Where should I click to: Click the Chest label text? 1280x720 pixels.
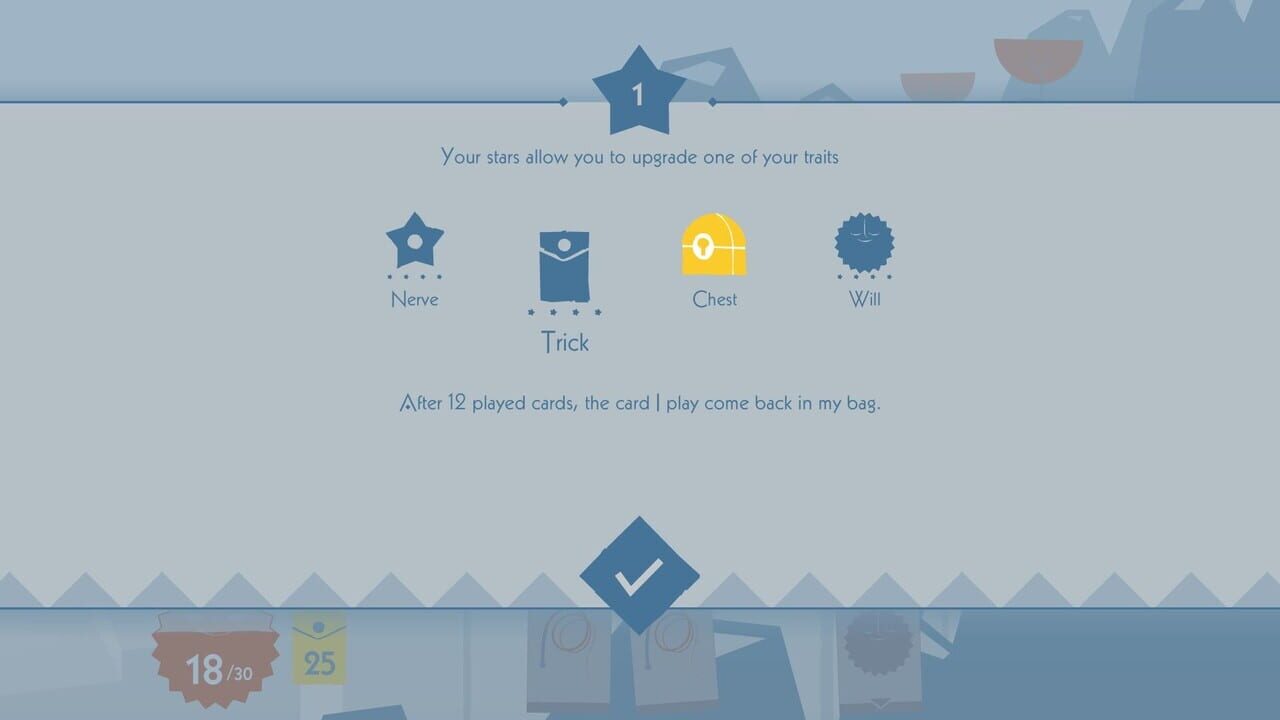click(713, 299)
